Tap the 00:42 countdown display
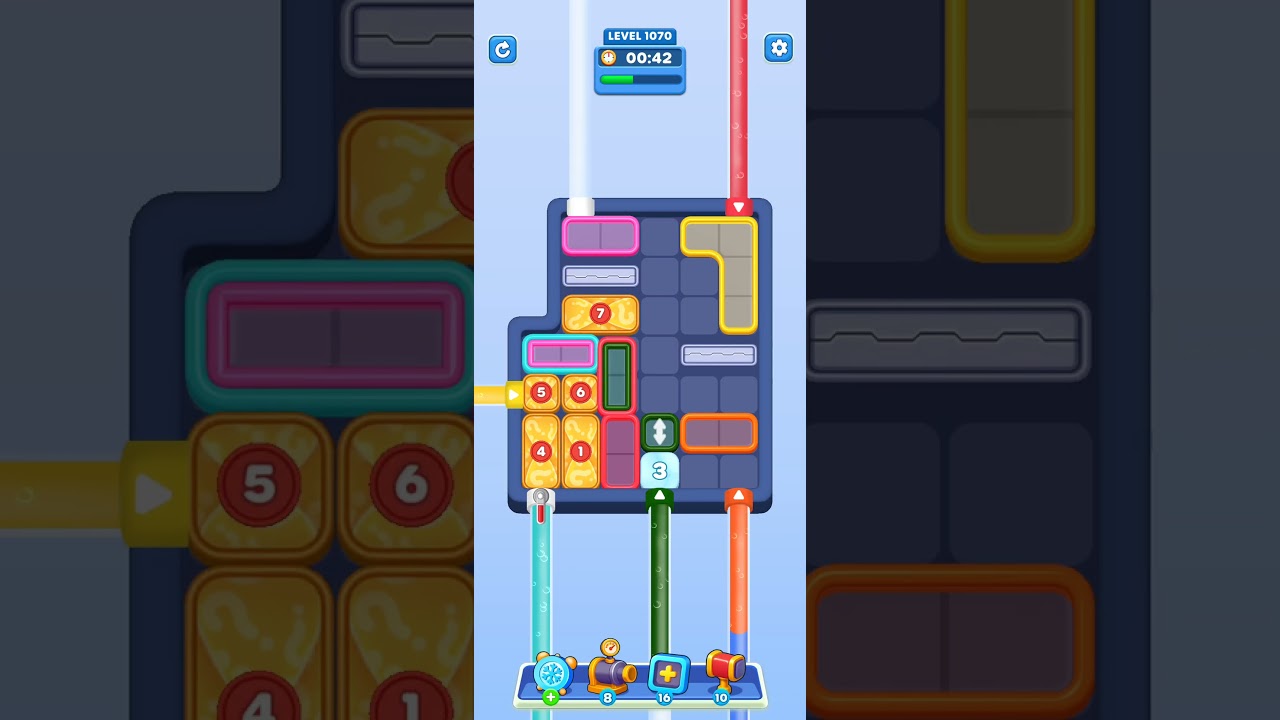The image size is (1280, 720). point(648,58)
